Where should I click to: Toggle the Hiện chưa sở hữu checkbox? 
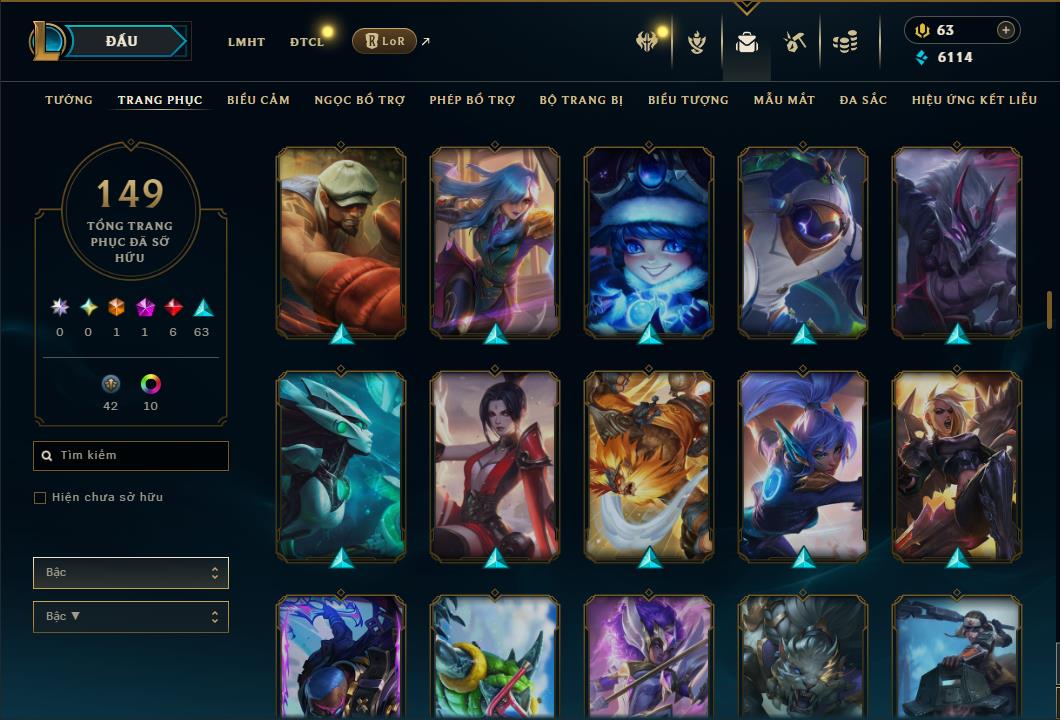click(x=40, y=497)
